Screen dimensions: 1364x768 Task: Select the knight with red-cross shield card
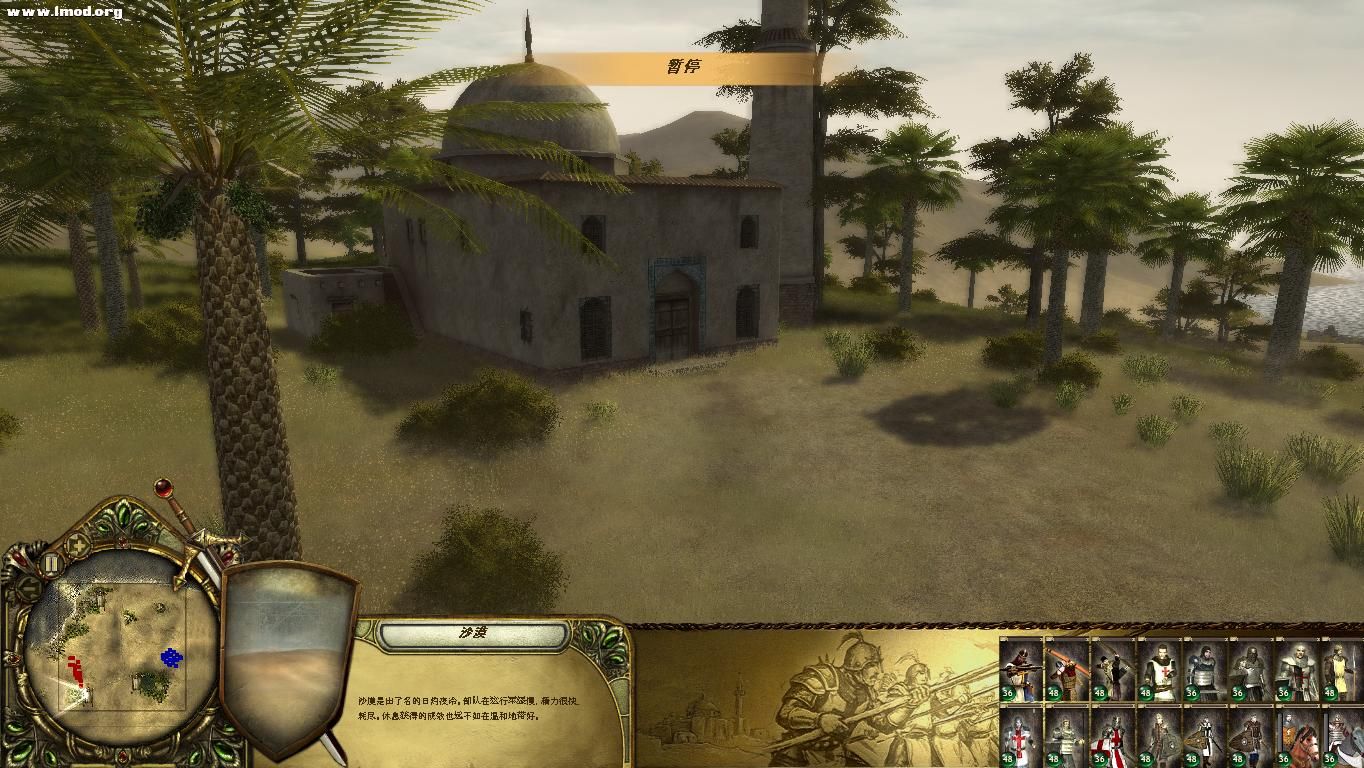coord(1114,737)
